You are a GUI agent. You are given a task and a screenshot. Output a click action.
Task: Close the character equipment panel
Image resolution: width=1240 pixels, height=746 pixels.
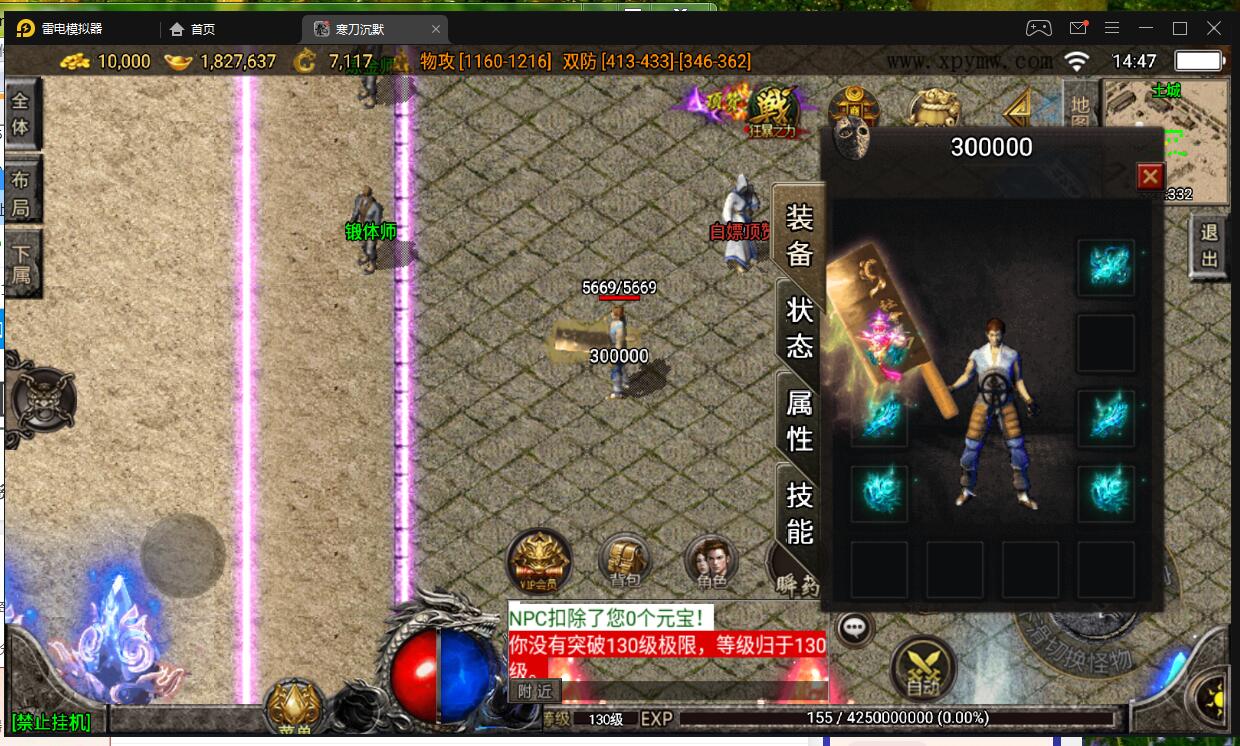tap(1150, 177)
